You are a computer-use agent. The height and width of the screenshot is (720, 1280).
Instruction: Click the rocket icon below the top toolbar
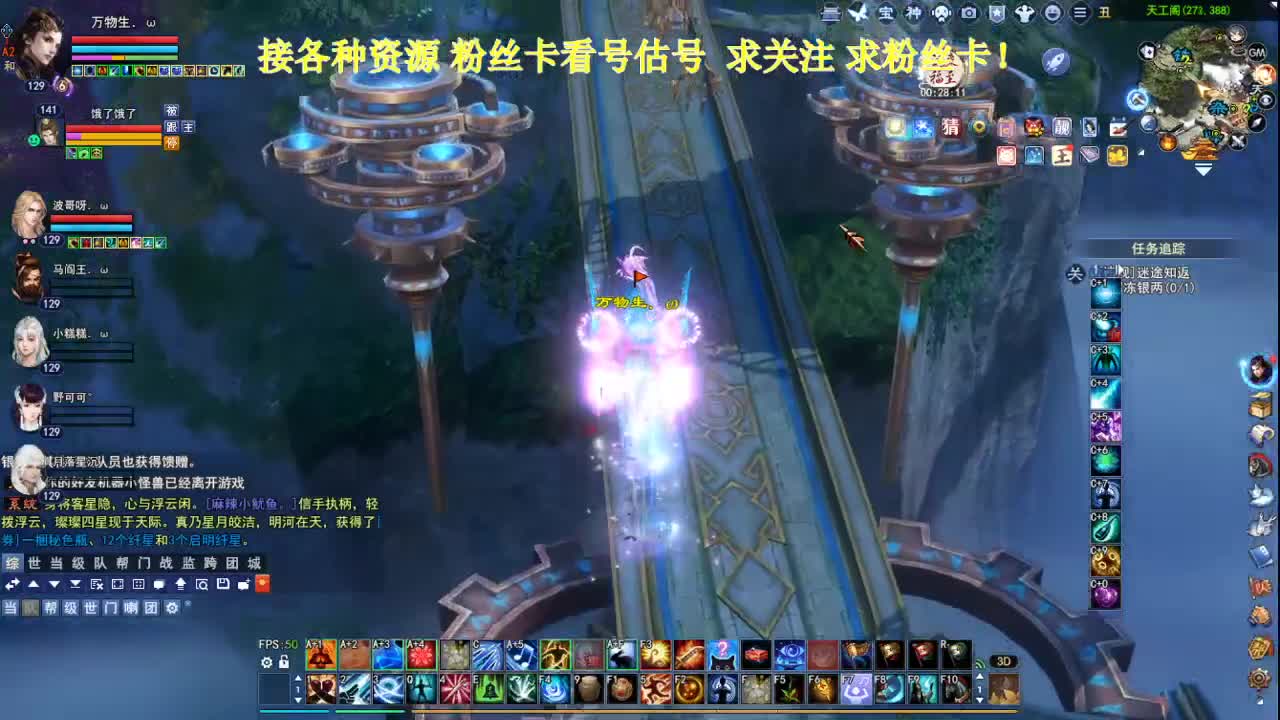tap(1056, 60)
